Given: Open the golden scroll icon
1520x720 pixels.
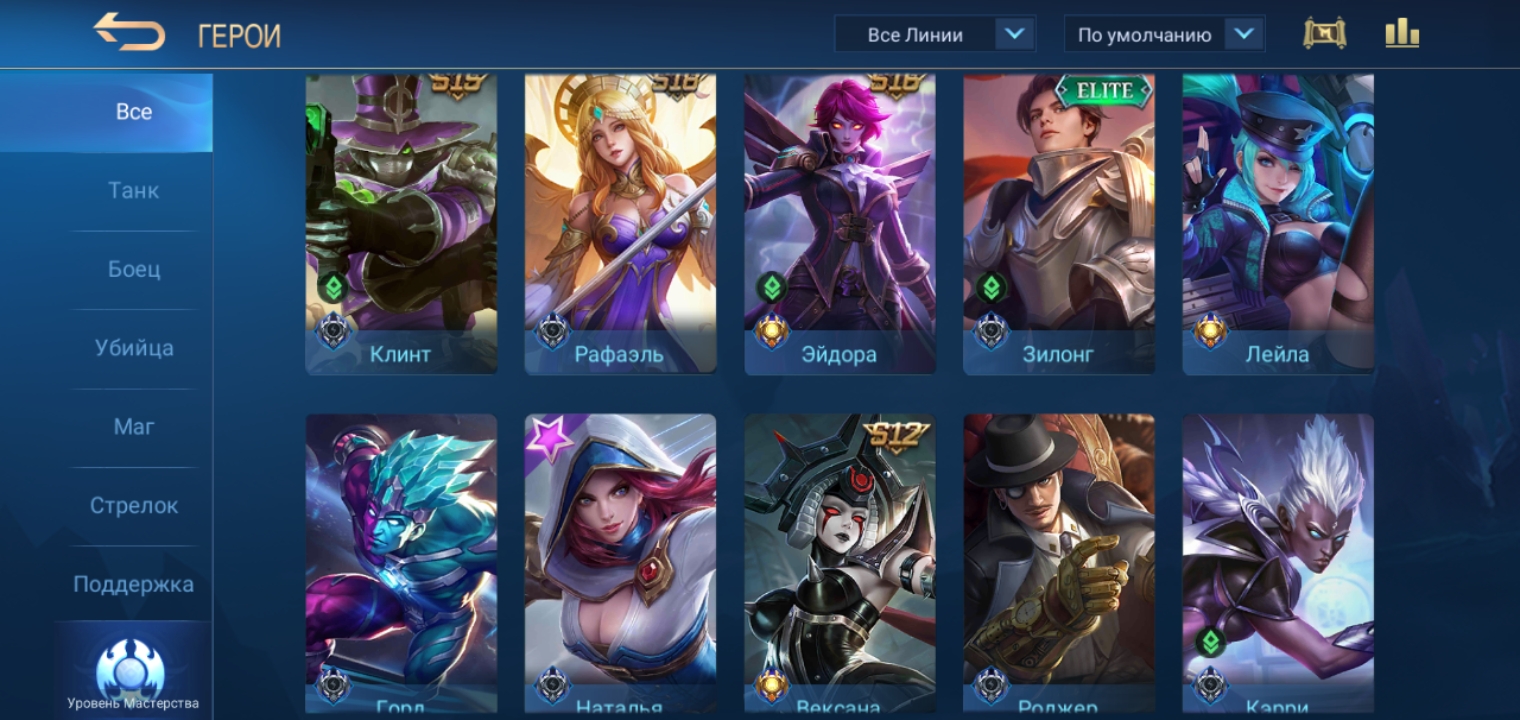Looking at the screenshot, I should tap(1324, 34).
